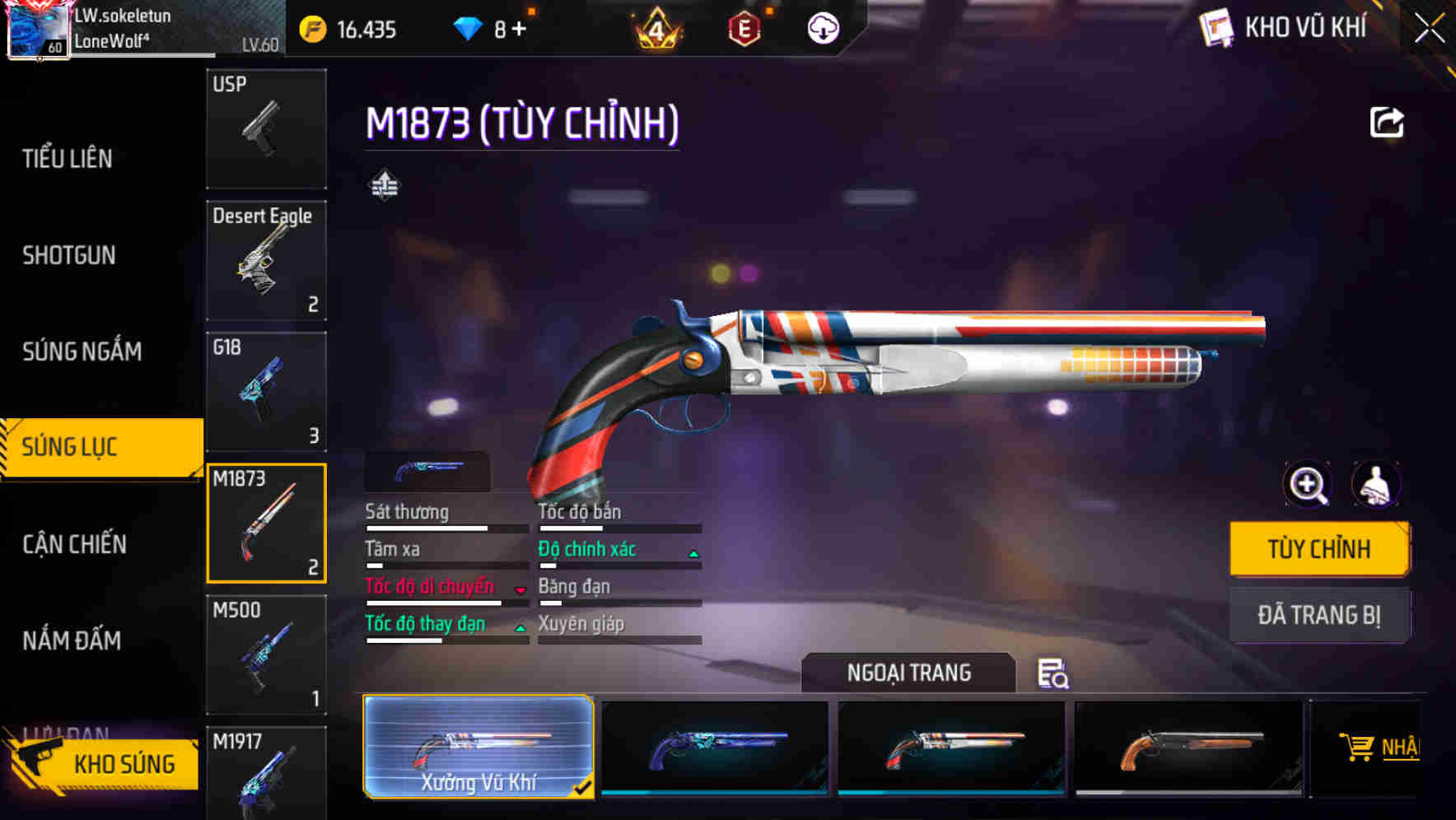Select the G18 pistol slot

pyautogui.click(x=266, y=392)
